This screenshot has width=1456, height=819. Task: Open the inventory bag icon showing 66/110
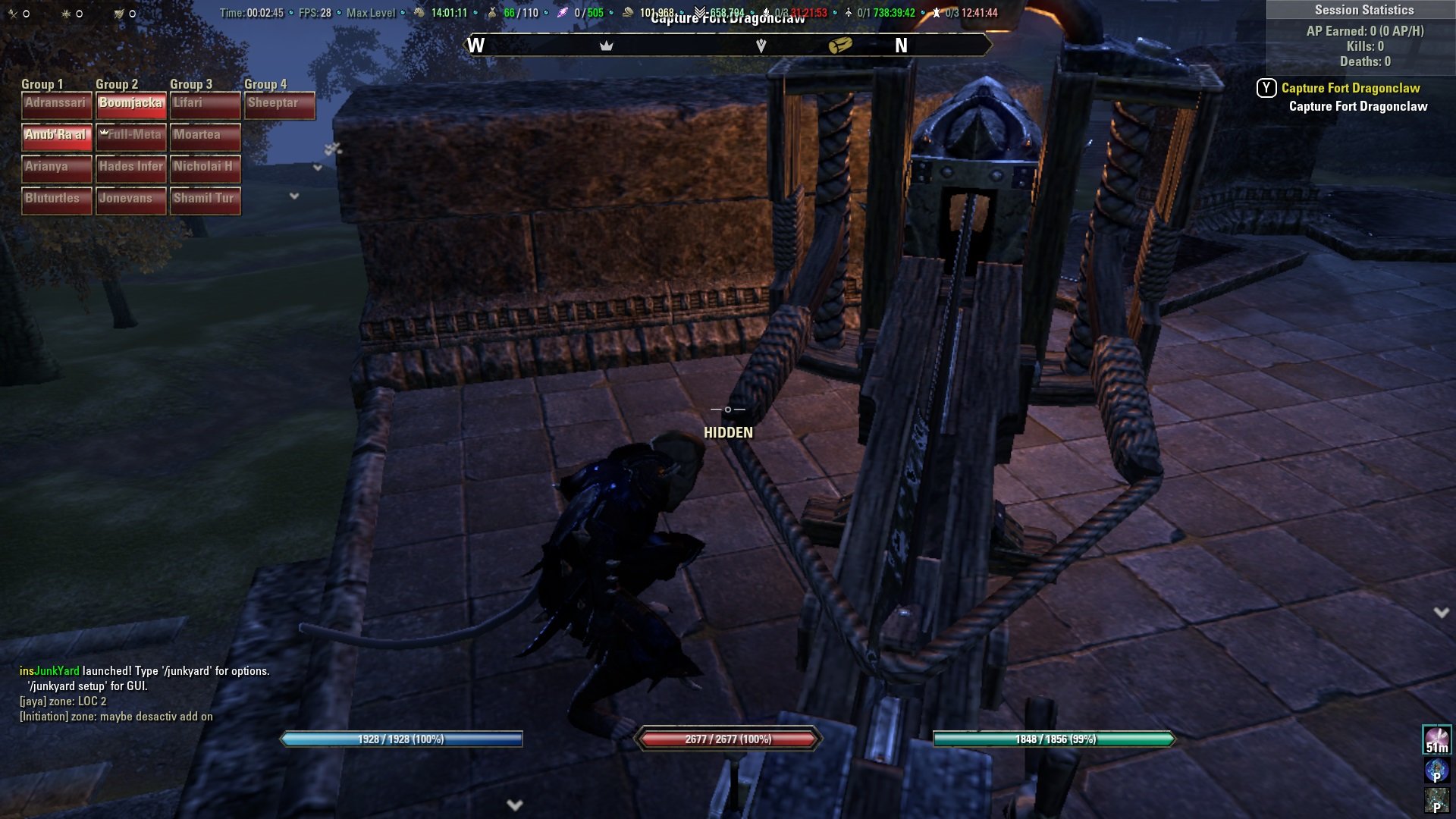pyautogui.click(x=492, y=12)
